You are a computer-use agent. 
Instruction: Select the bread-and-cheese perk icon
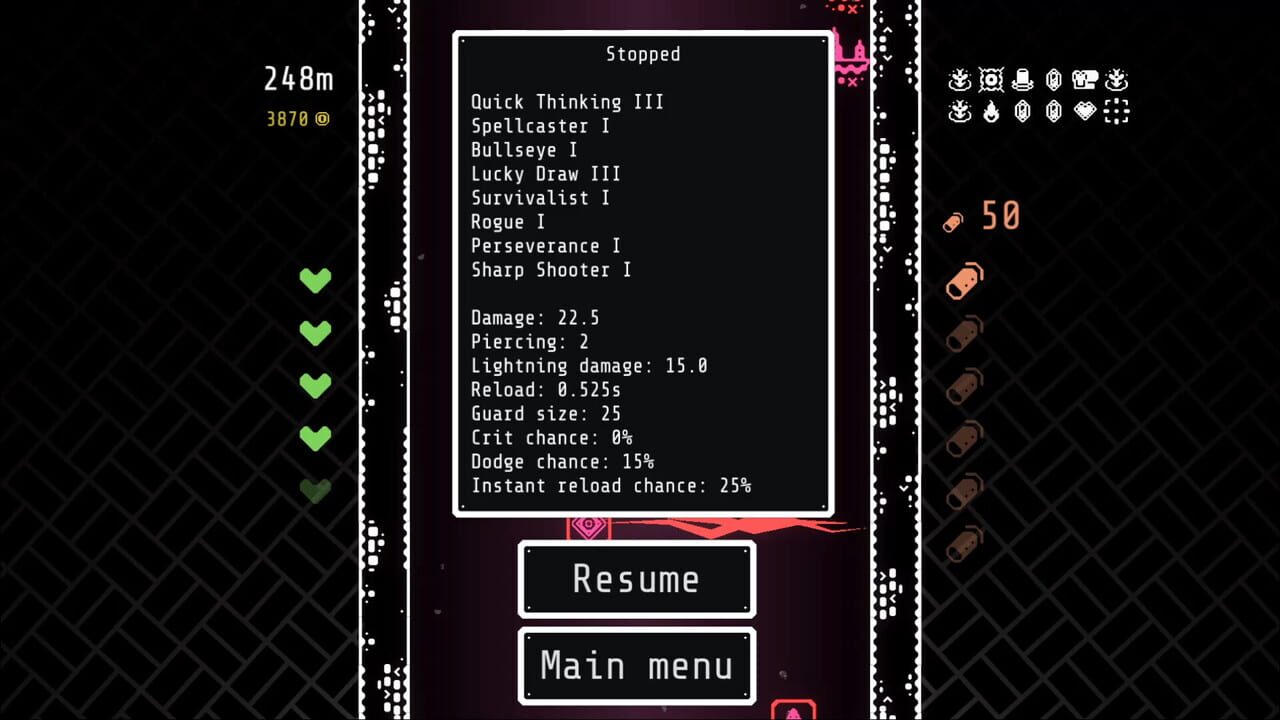click(1086, 80)
